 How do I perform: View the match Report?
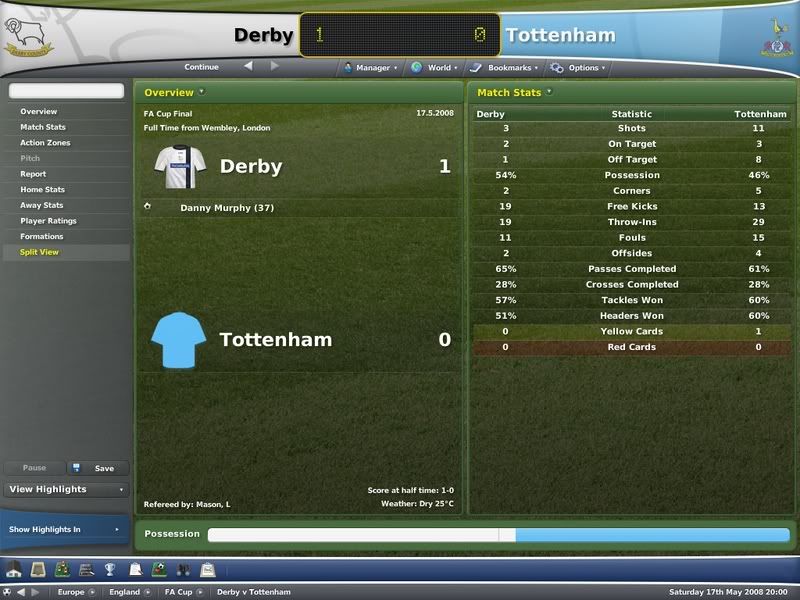point(33,174)
